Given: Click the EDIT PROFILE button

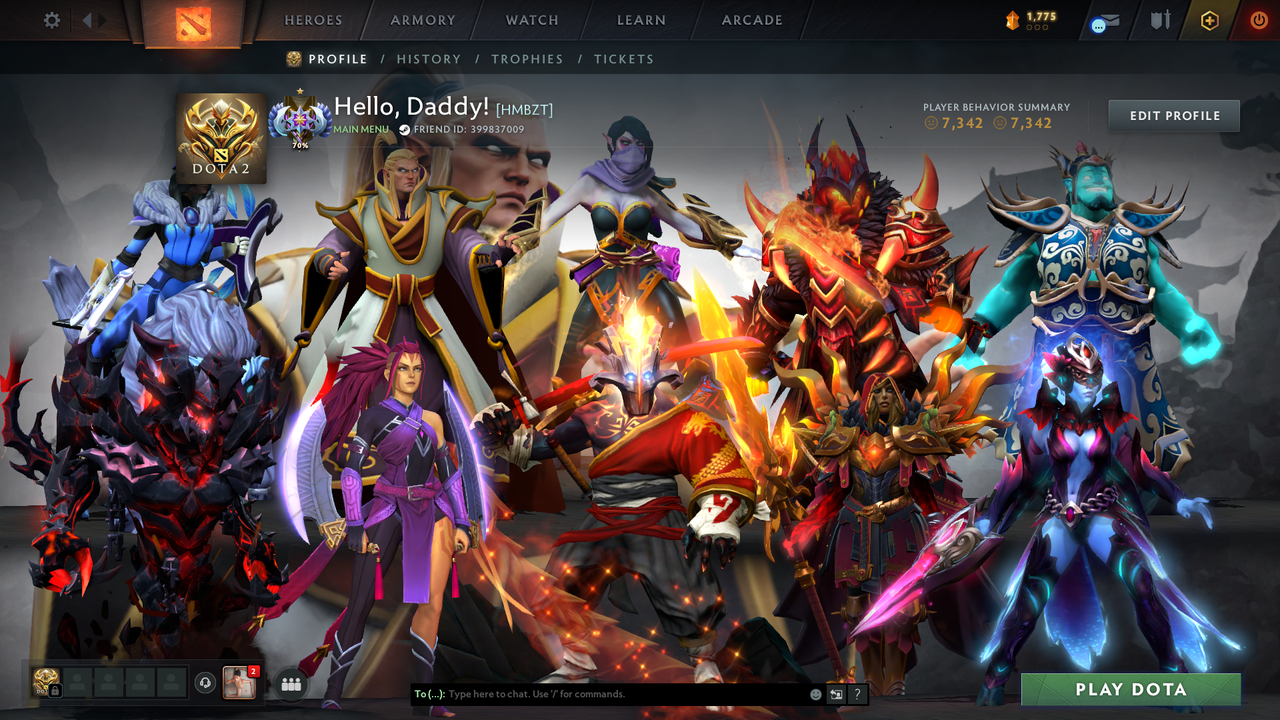Looking at the screenshot, I should coord(1173,115).
